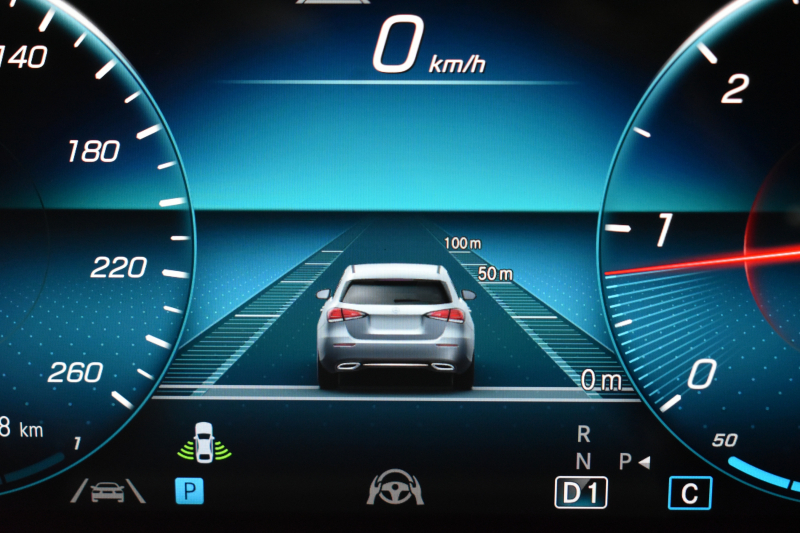800x533 pixels.
Task: Select the D1 gear indicator
Action: click(581, 492)
